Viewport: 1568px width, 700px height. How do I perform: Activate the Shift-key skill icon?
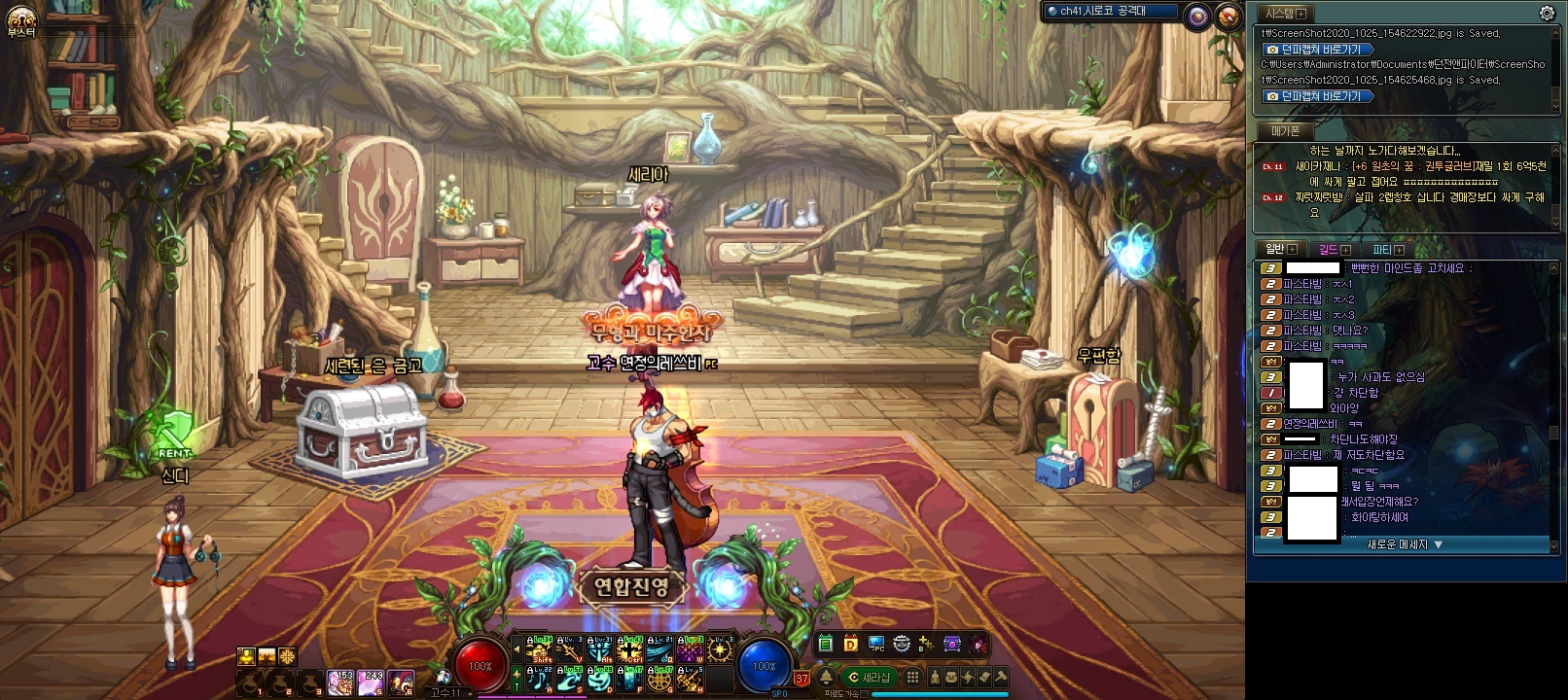(540, 648)
